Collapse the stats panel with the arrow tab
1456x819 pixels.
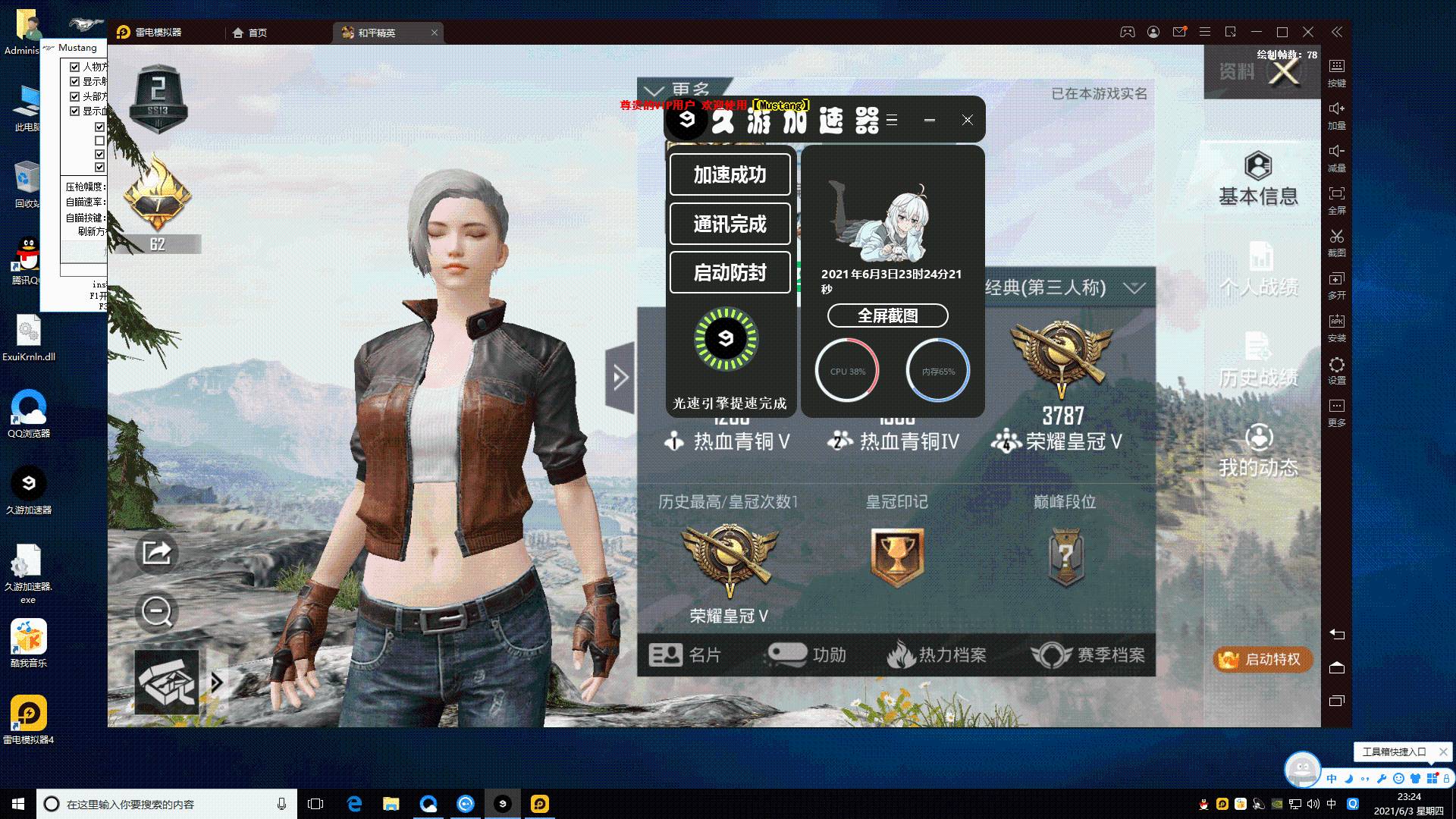[620, 377]
